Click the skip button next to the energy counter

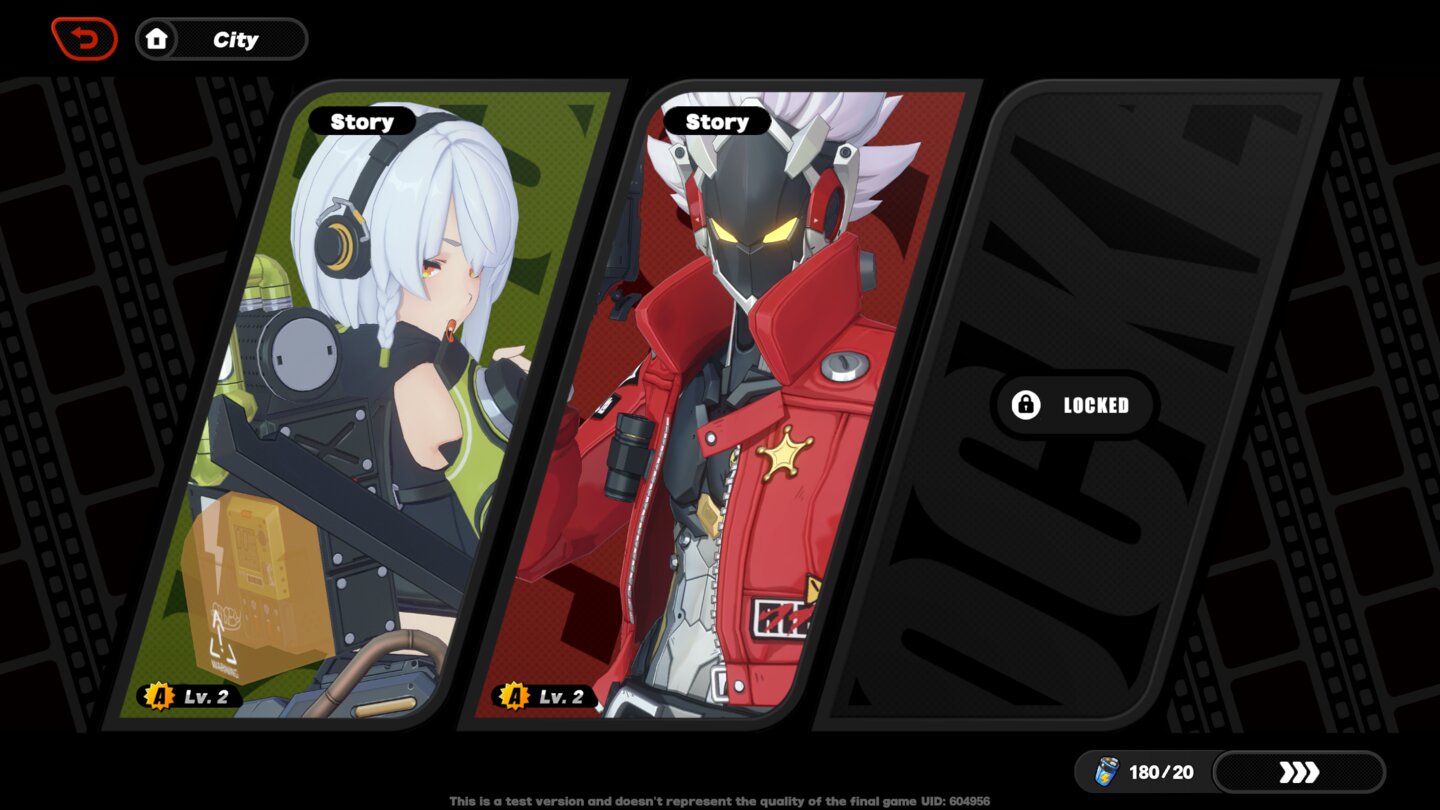(x=1299, y=771)
